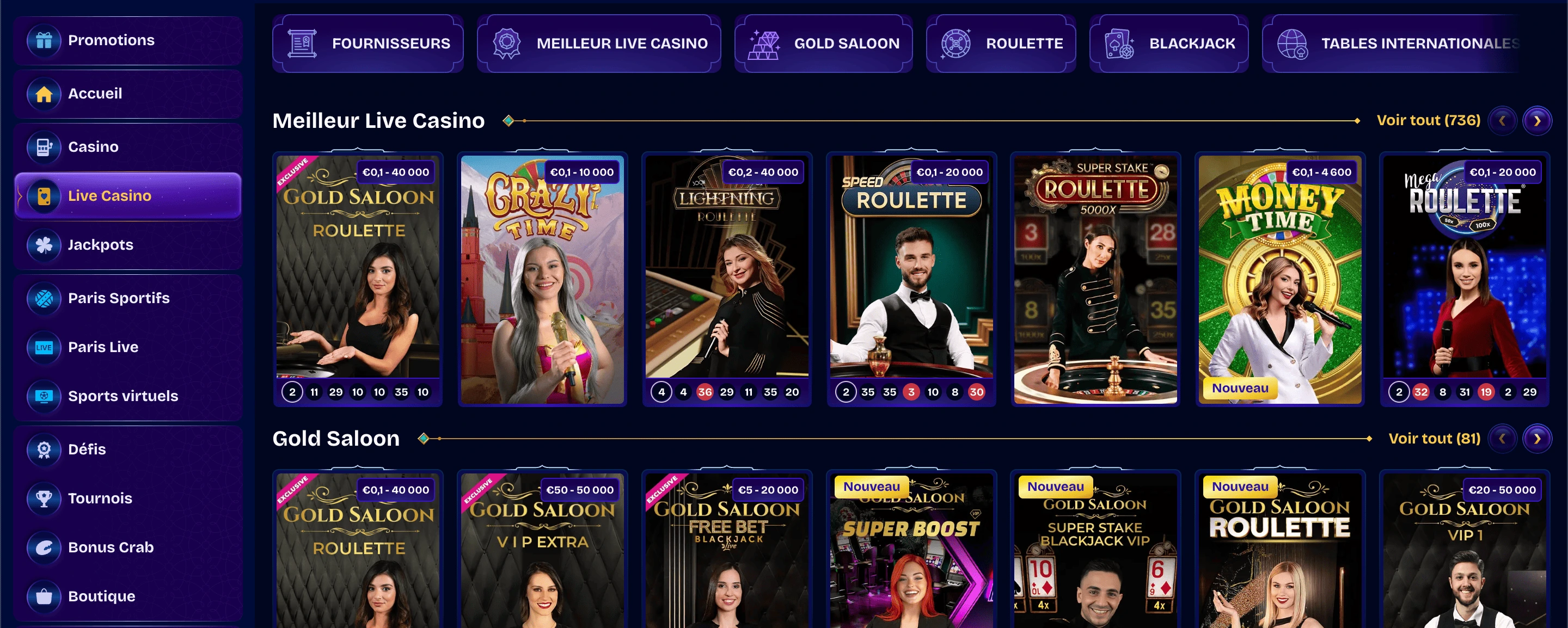Click the slot machine Casino icon

[x=44, y=146]
